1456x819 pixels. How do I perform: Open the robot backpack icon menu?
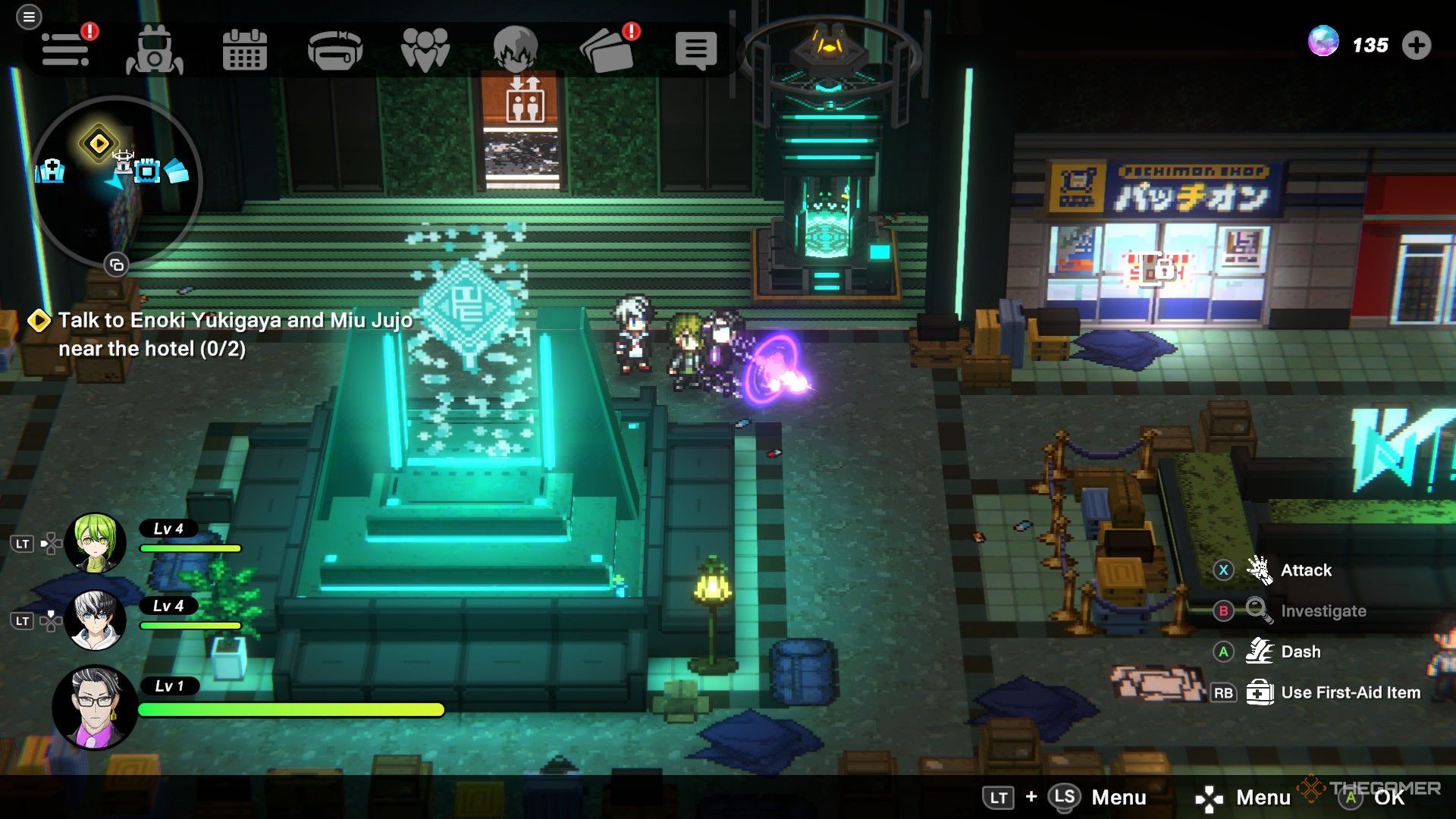[155, 50]
